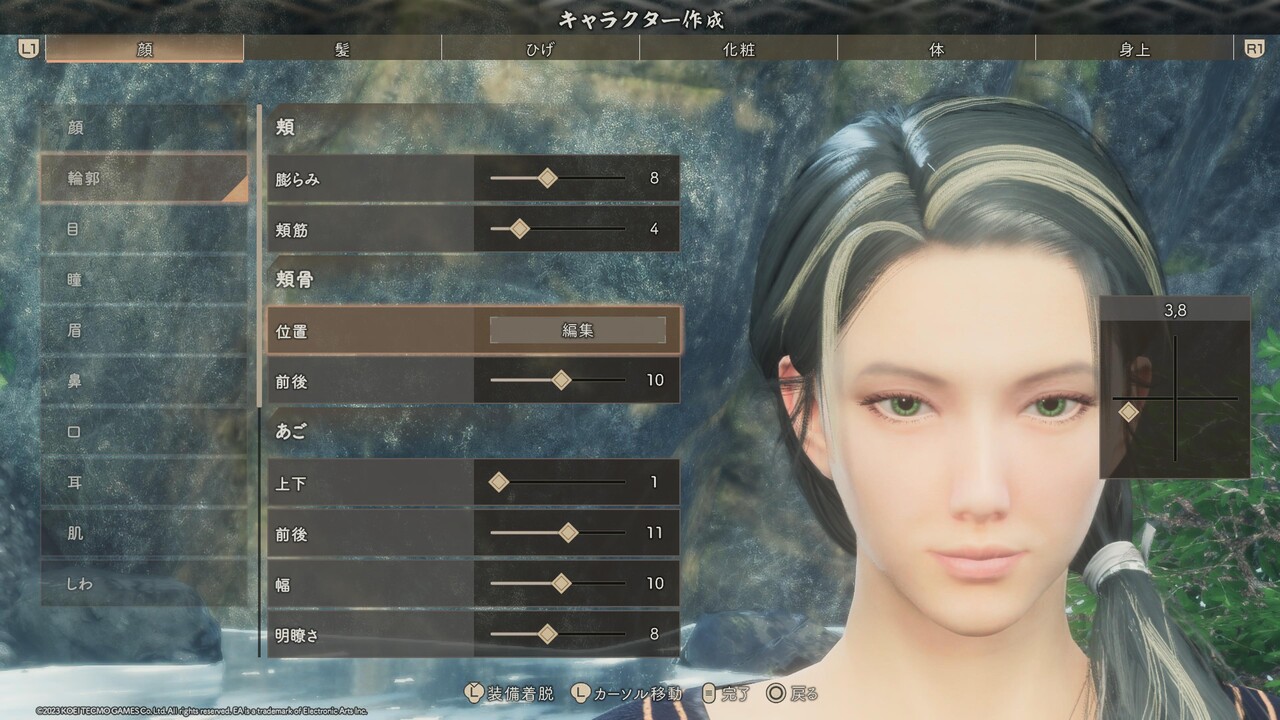The image size is (1280, 720).
Task: Select the 鼻 nose category
Action: pyautogui.click(x=144, y=381)
